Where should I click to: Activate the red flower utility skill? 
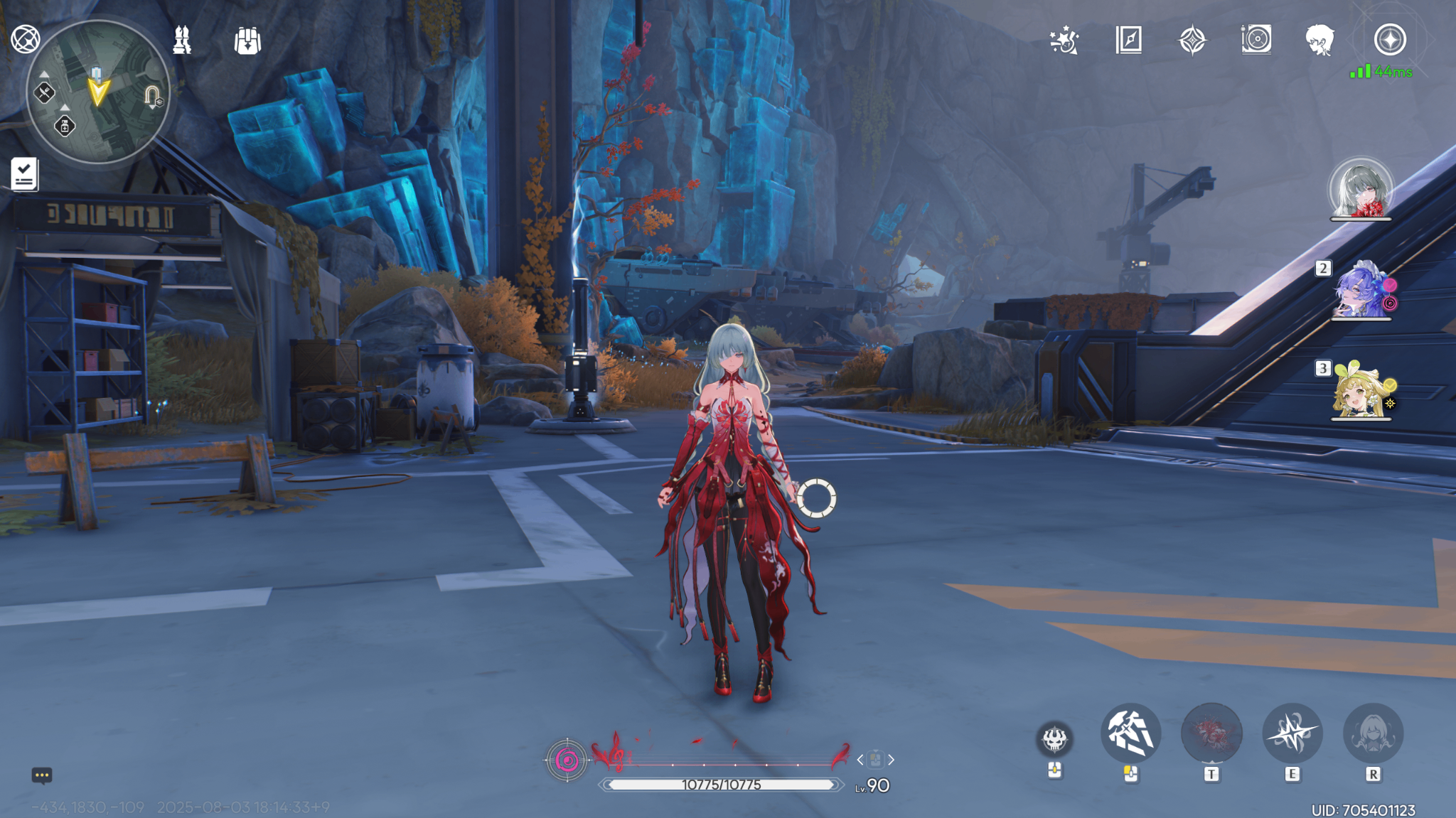[x=1211, y=733]
